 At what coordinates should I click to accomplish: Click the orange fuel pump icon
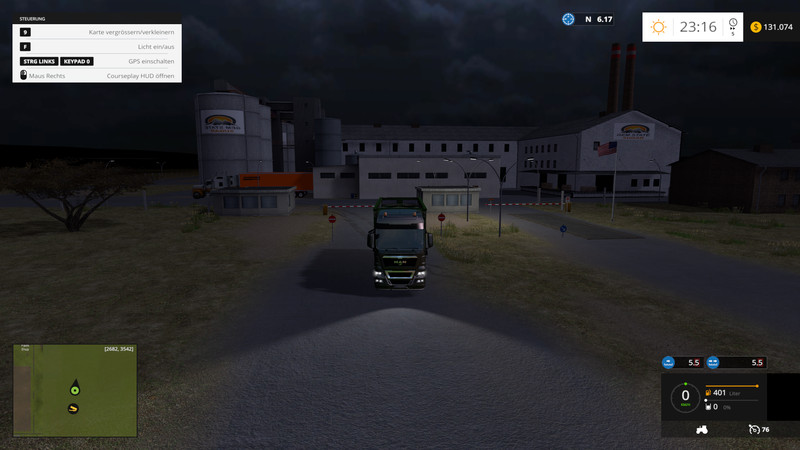pyautogui.click(x=707, y=393)
